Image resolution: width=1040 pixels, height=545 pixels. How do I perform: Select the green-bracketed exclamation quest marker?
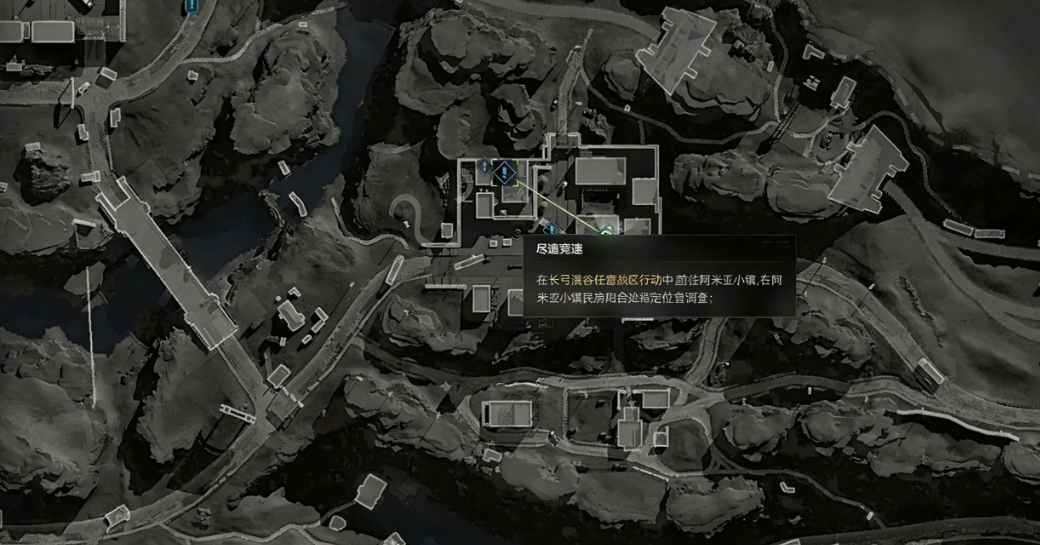504,173
